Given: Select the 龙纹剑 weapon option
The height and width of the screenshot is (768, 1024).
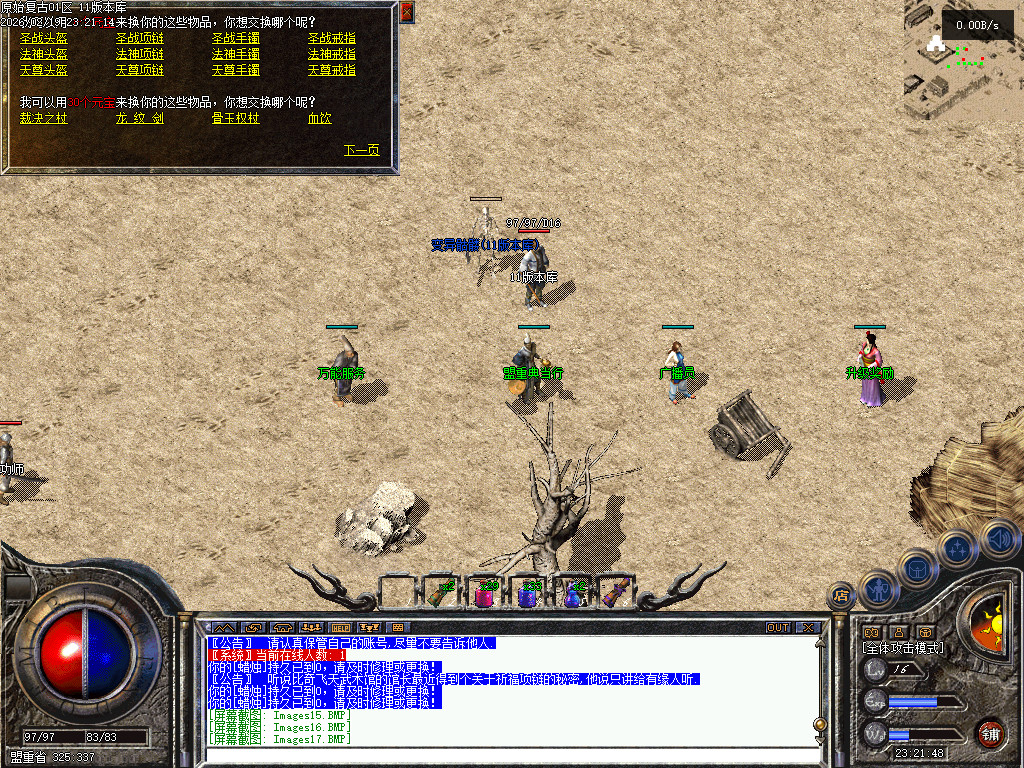Looking at the screenshot, I should 140,118.
